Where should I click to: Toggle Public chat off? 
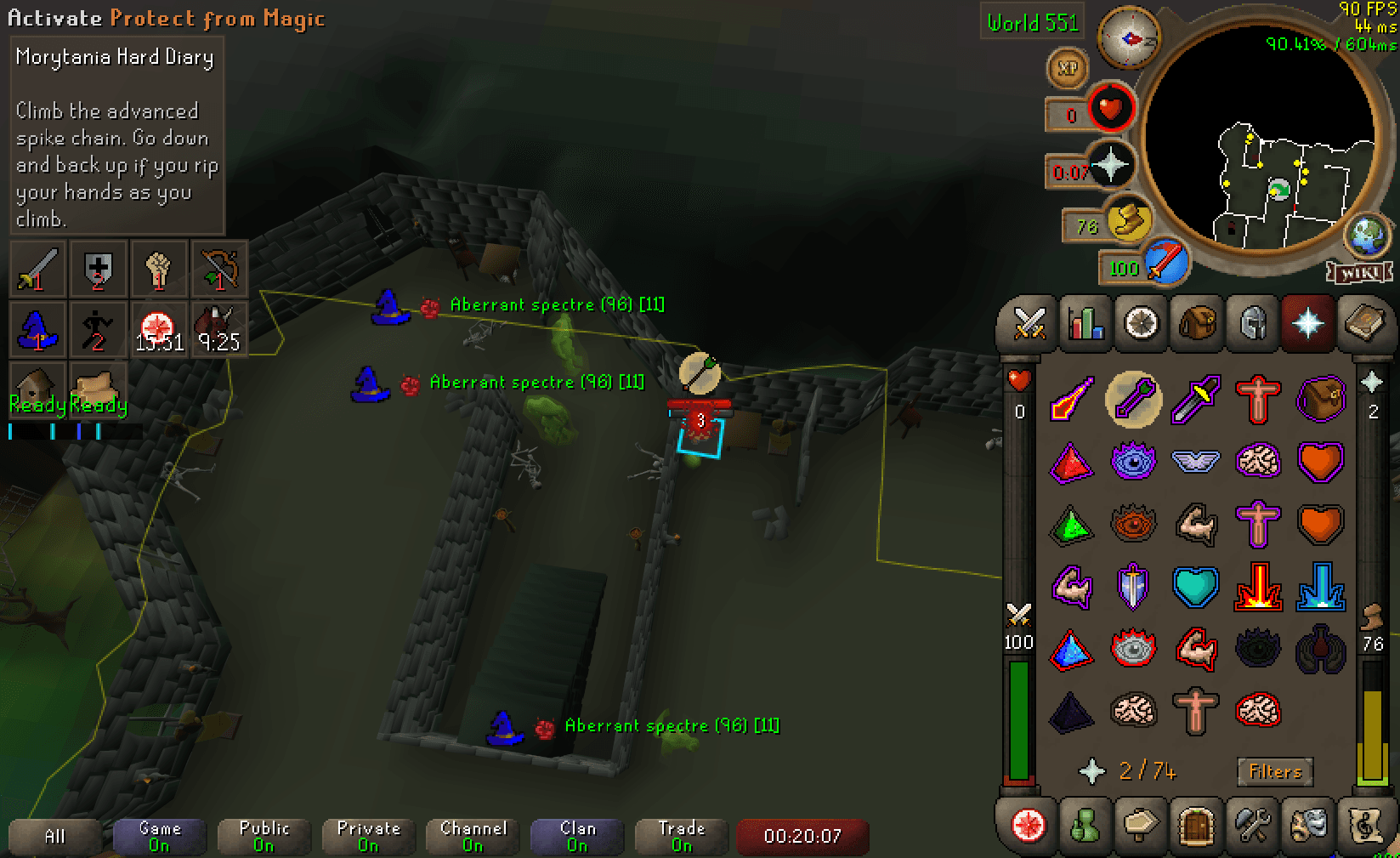click(x=264, y=836)
